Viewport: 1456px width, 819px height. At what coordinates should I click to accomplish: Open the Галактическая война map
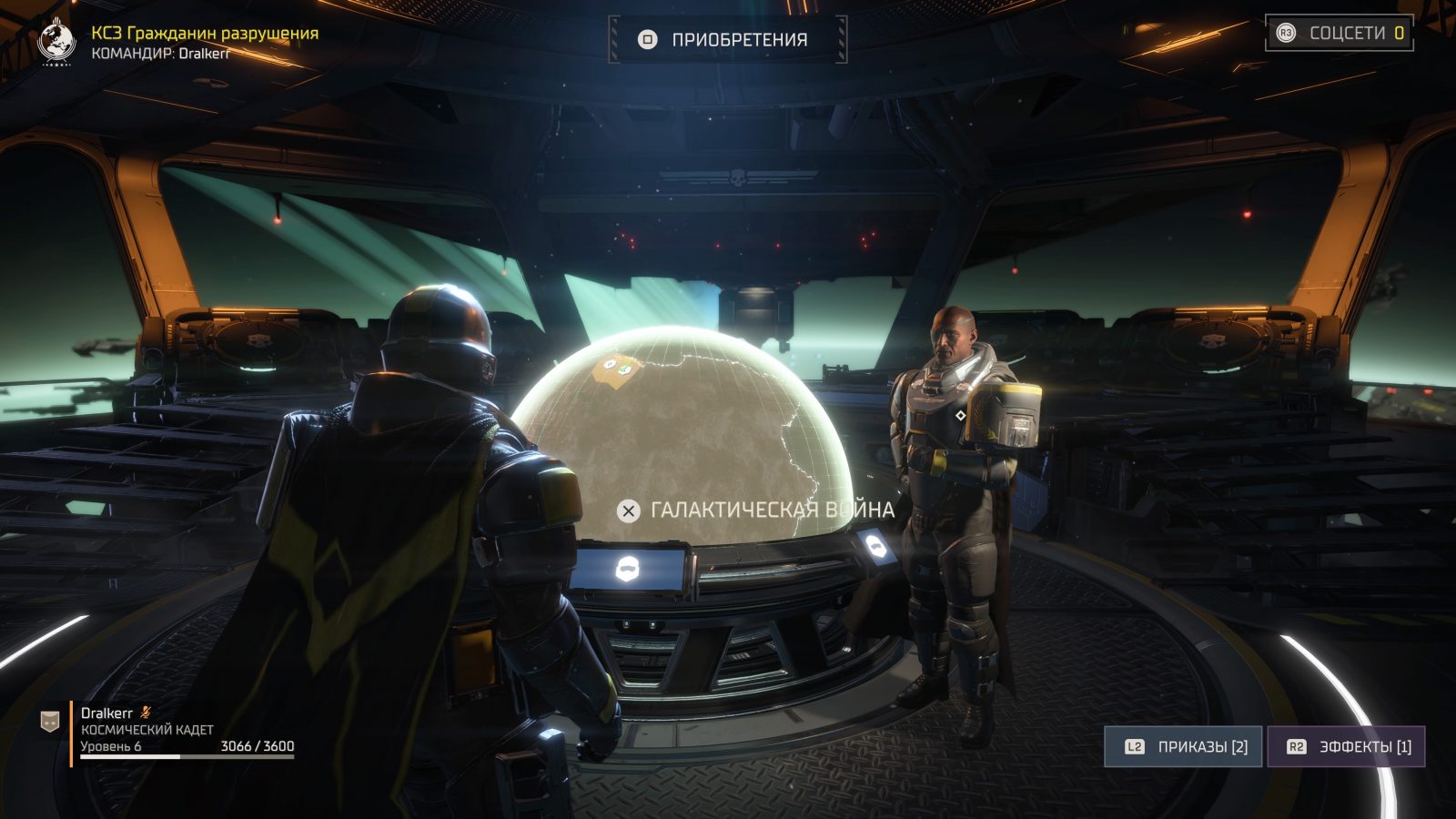tap(756, 511)
